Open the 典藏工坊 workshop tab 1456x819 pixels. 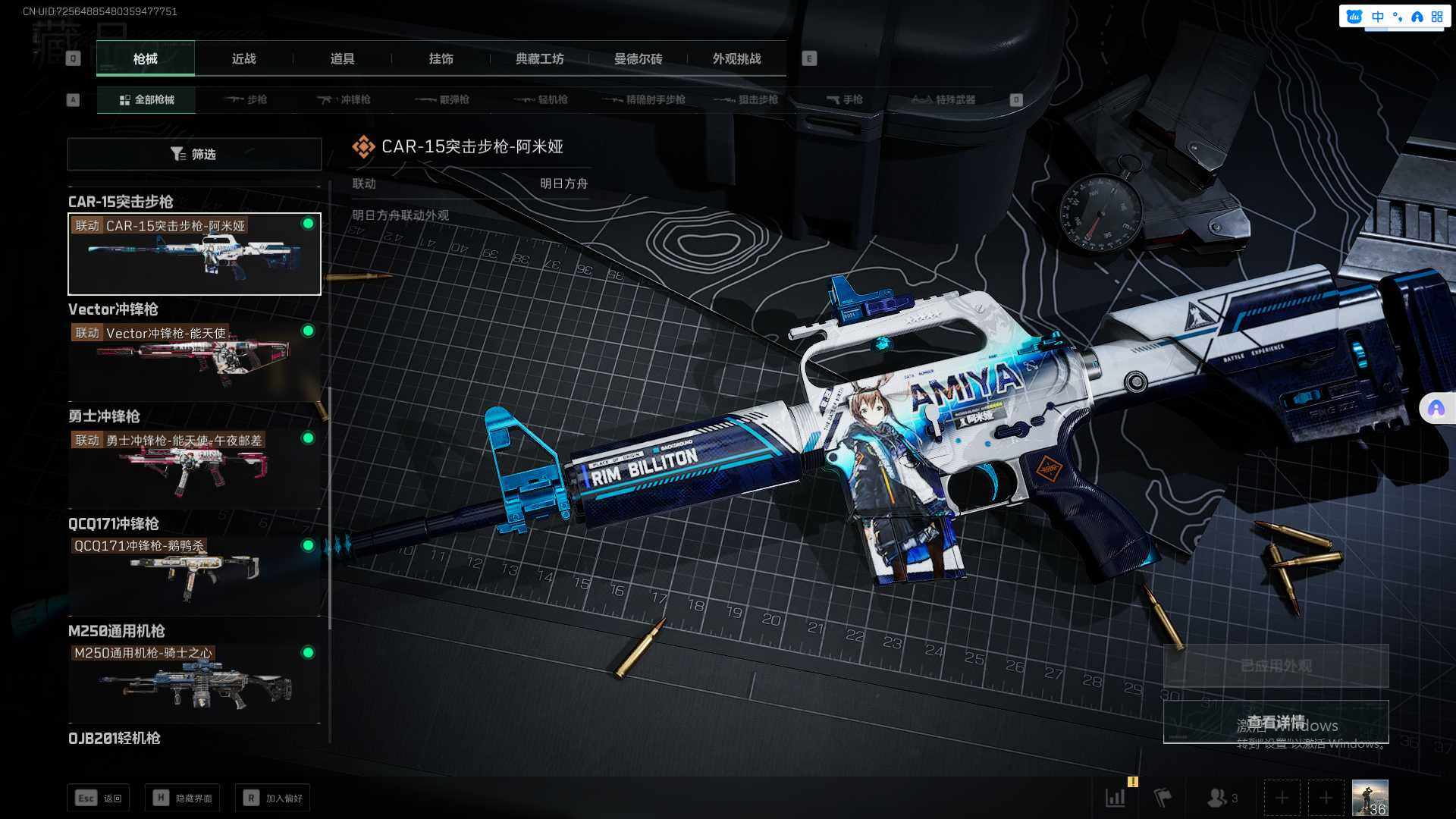pos(539,59)
